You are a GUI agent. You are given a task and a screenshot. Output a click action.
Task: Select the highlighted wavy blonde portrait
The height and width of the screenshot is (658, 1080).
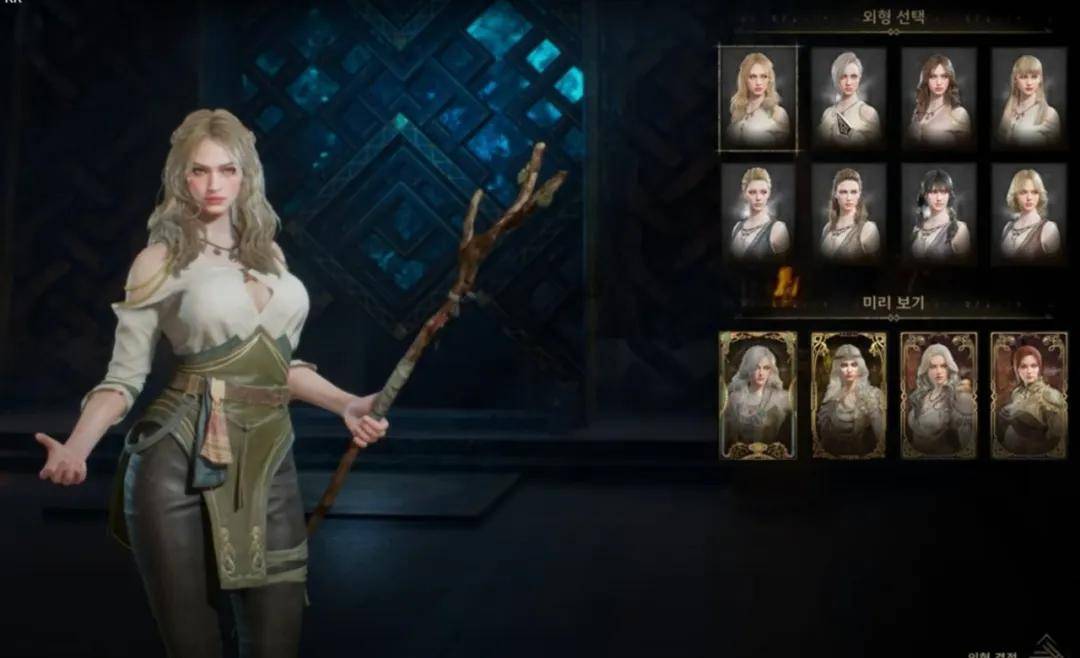pyautogui.click(x=759, y=98)
